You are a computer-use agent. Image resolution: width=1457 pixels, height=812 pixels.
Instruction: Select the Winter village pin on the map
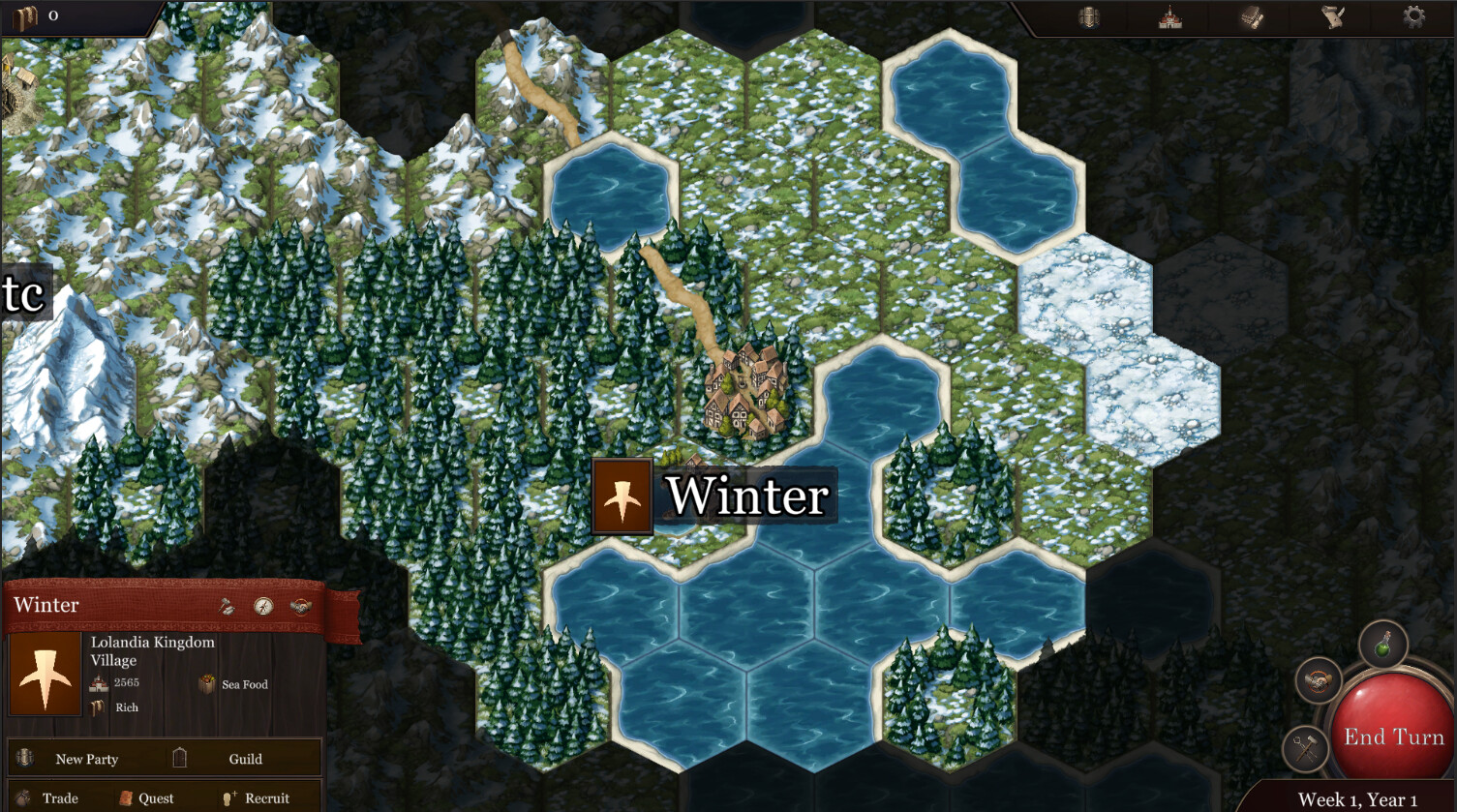point(621,495)
